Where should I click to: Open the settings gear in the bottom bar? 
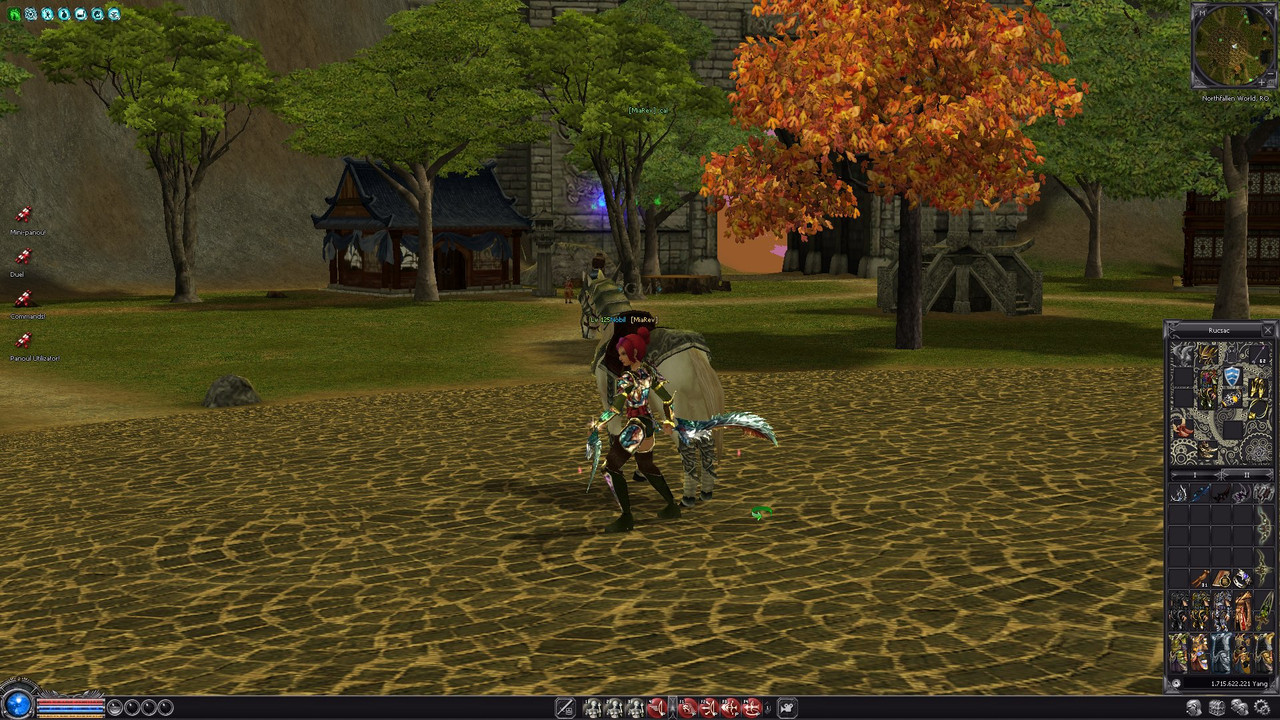[1261, 708]
